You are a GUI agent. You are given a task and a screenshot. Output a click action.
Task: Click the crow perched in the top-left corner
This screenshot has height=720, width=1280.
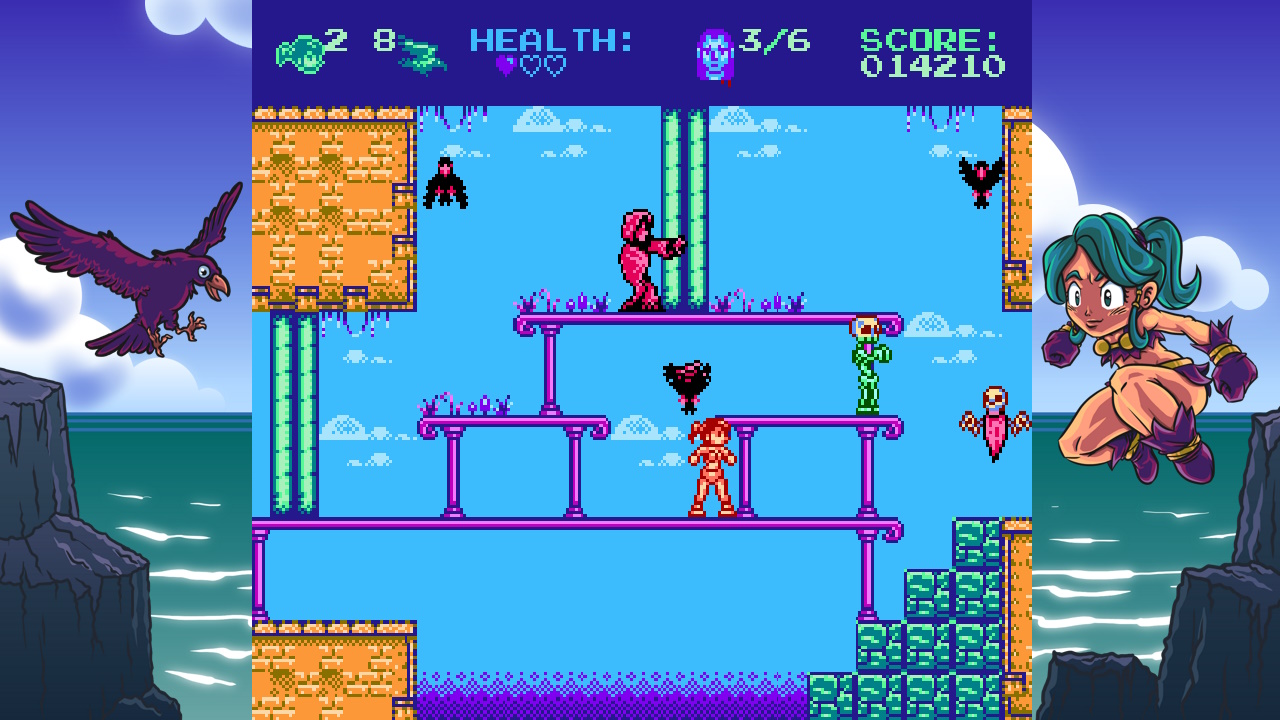click(447, 183)
